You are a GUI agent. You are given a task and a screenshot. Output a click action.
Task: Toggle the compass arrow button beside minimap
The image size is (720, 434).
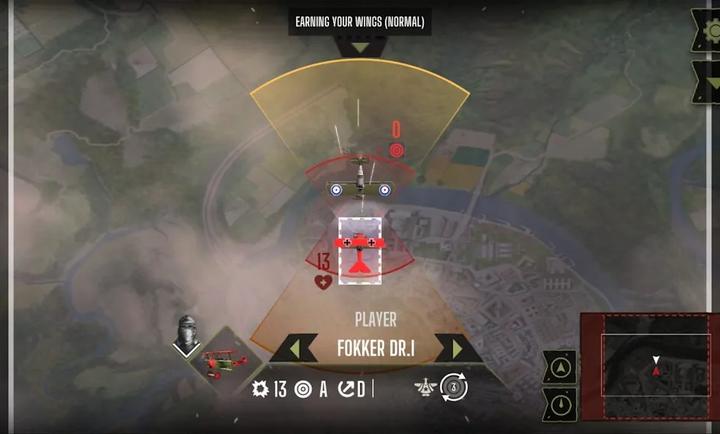560,367
